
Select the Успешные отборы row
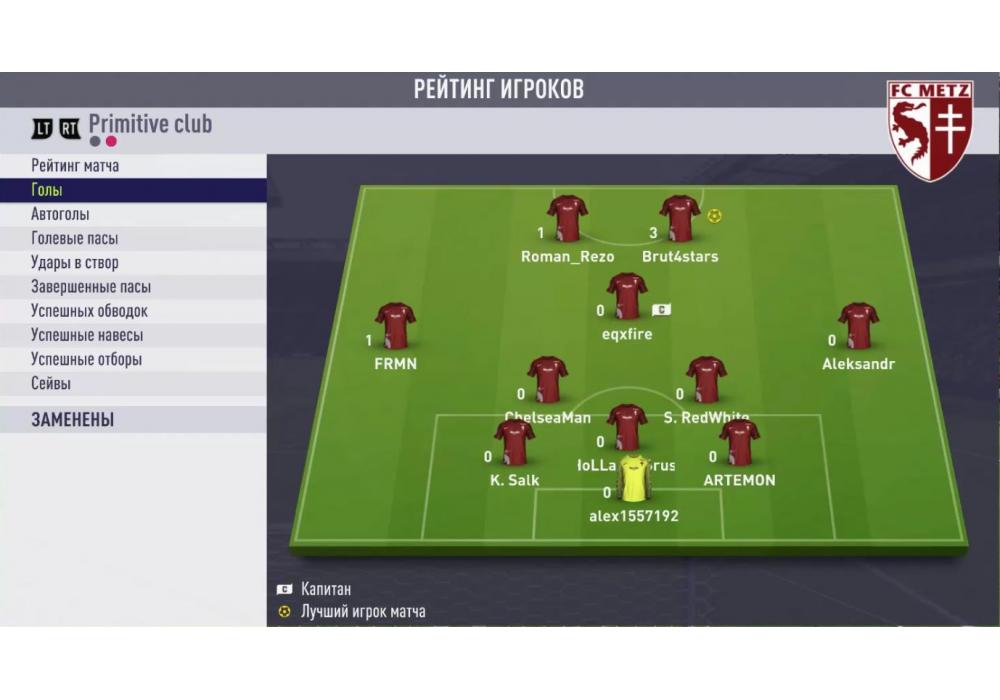click(x=86, y=359)
